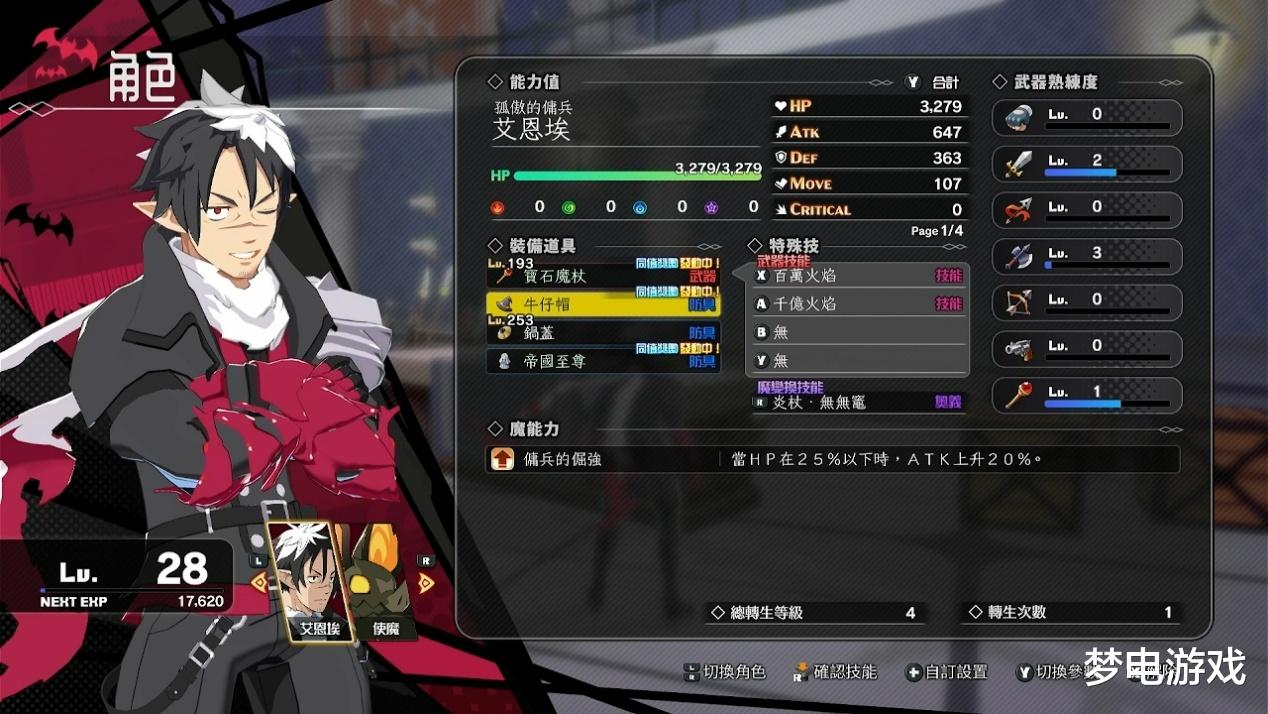The width and height of the screenshot is (1268, 714).
Task: Select the bow weapon mastery row
Action: [x=1087, y=302]
